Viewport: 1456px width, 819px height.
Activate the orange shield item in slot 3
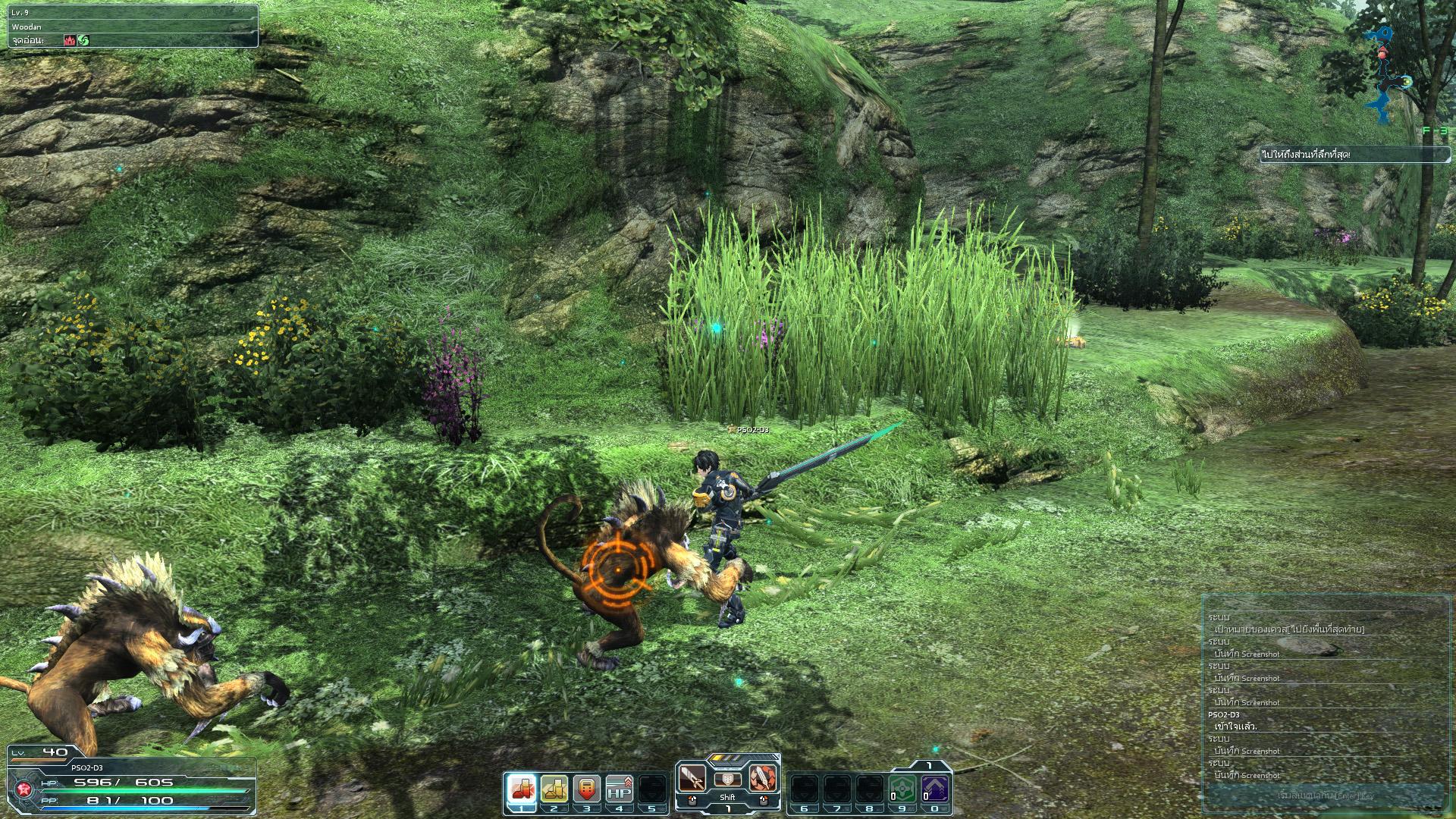[x=587, y=789]
